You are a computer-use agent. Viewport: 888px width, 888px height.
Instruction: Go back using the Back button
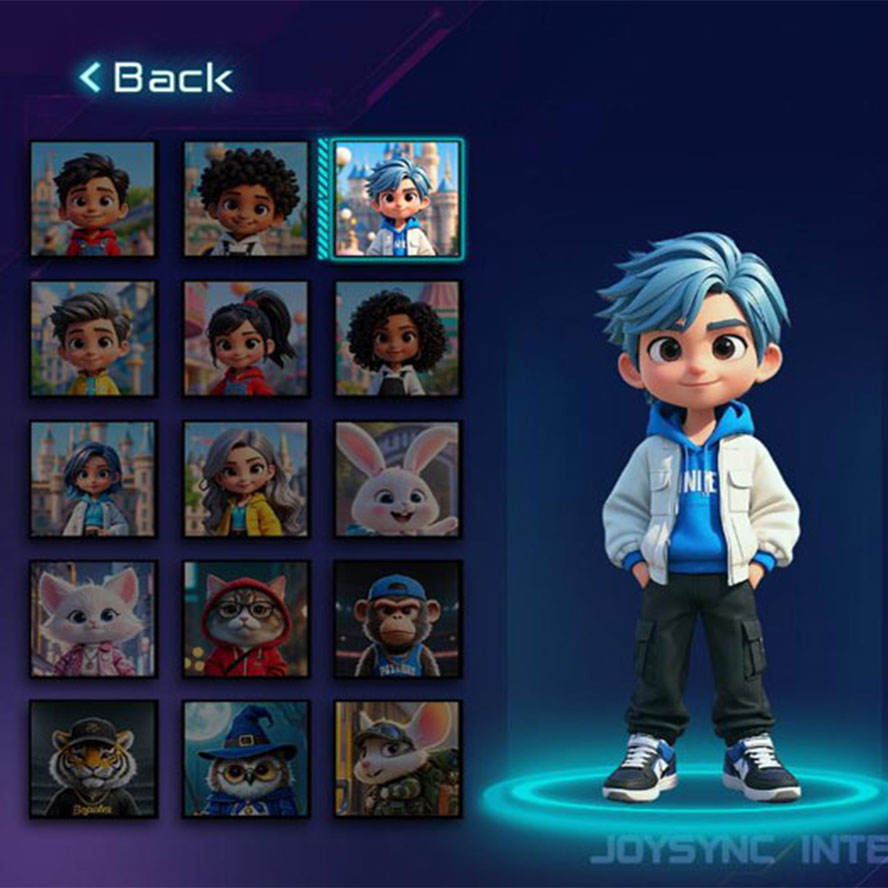pyautogui.click(x=157, y=78)
